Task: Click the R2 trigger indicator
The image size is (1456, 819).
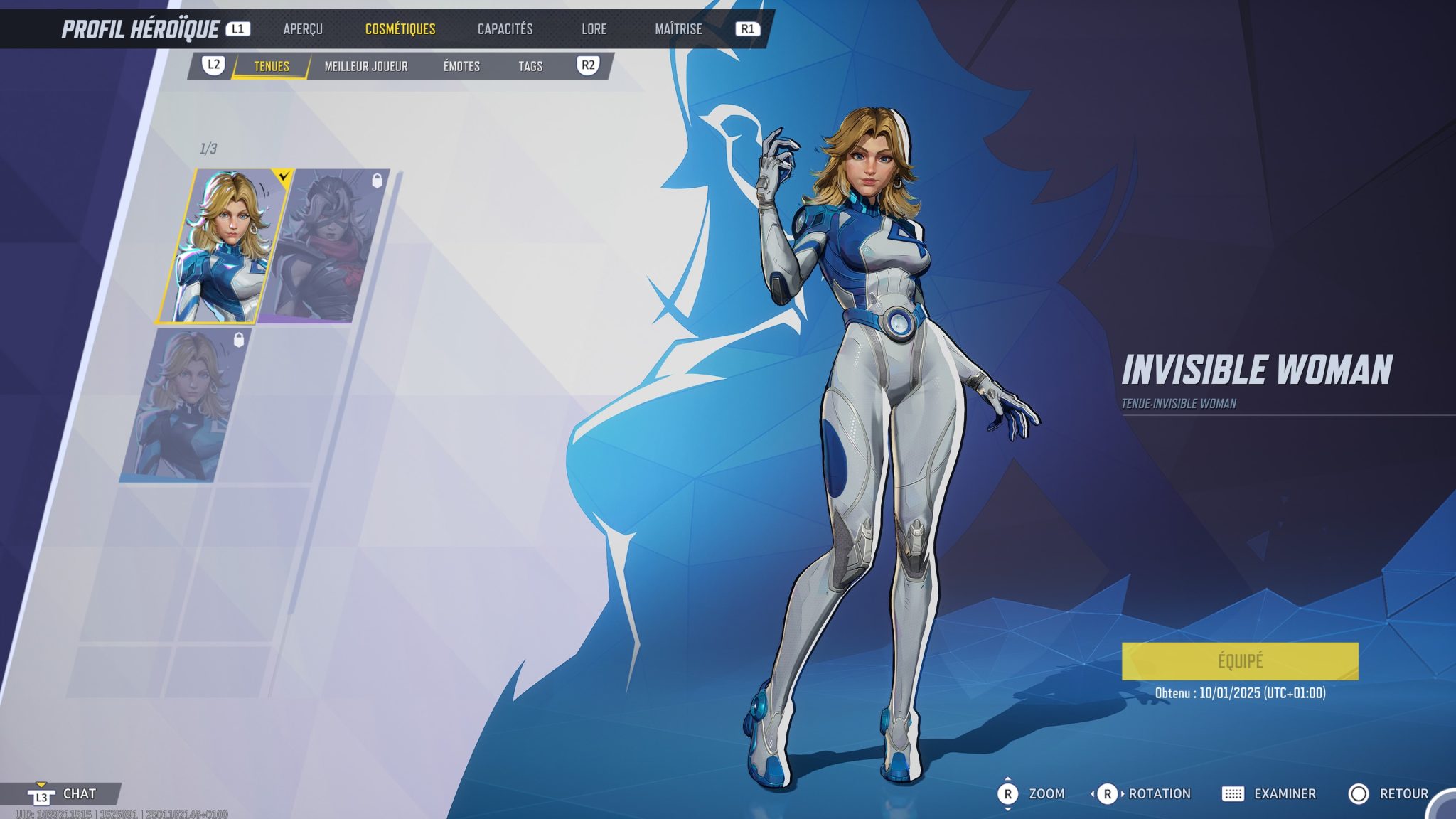Action: [589, 66]
